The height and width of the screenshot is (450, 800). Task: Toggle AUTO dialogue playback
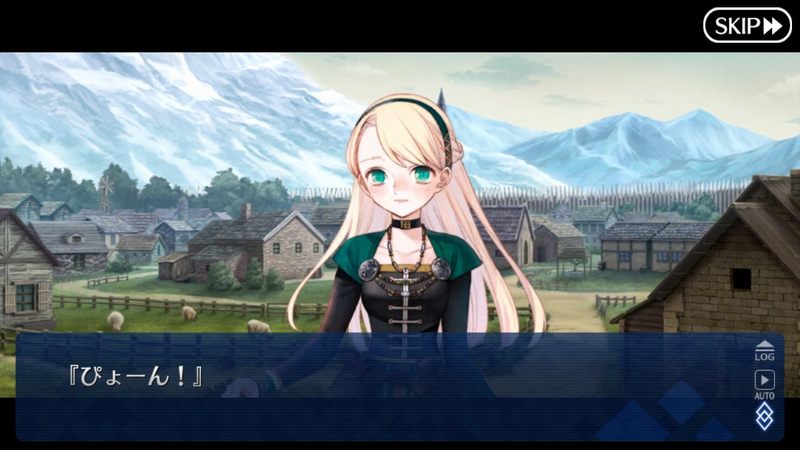tap(764, 383)
